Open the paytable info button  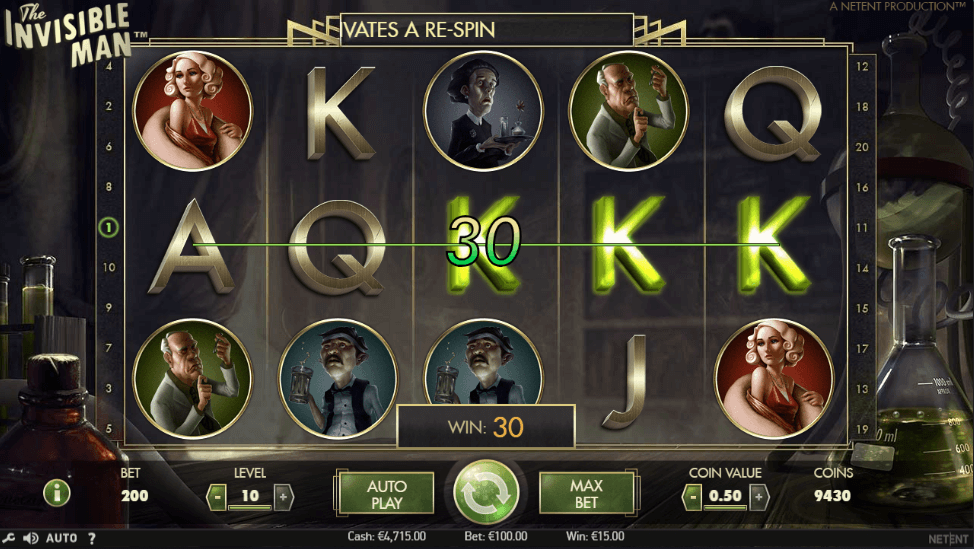[x=55, y=492]
